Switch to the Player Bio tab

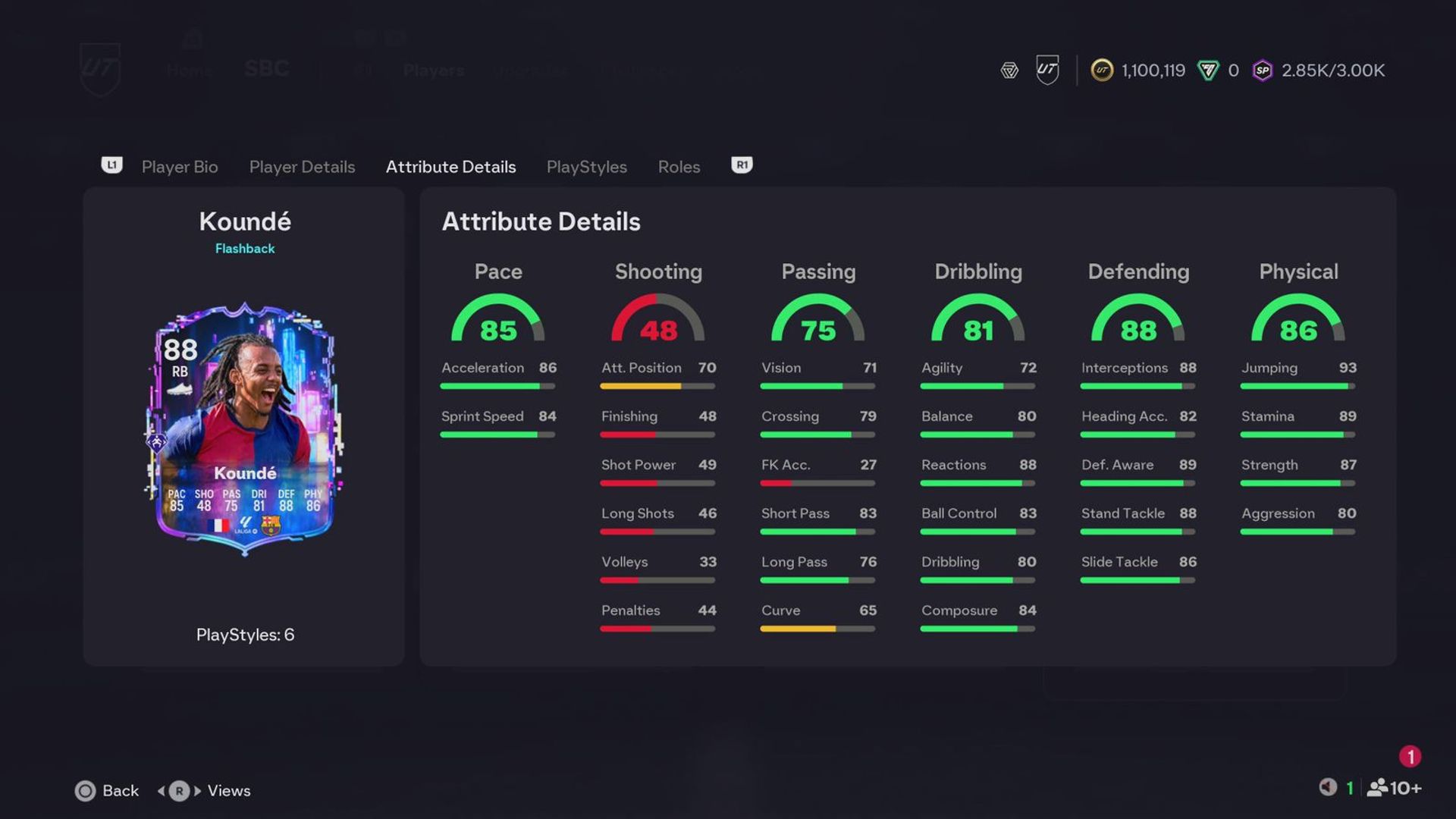tap(180, 167)
